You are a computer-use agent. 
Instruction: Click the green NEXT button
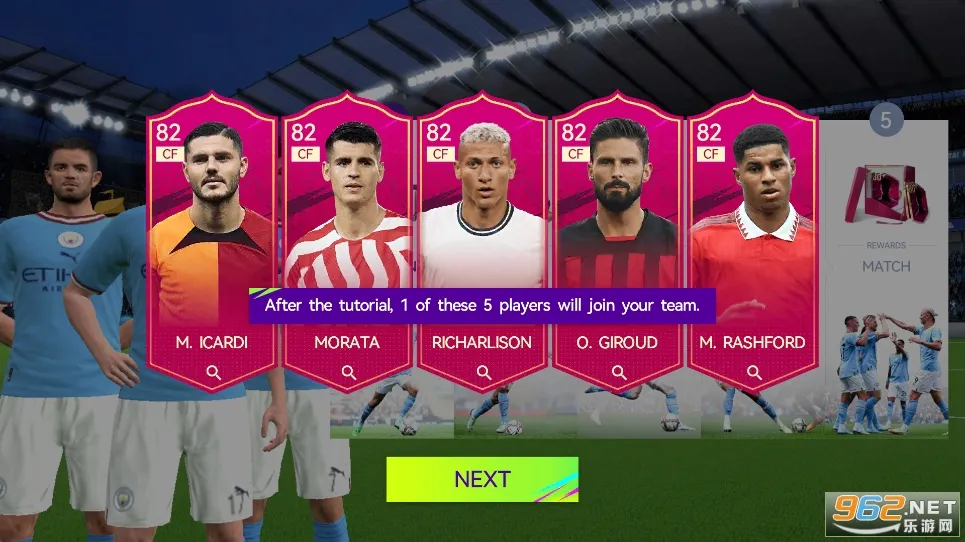[482, 479]
